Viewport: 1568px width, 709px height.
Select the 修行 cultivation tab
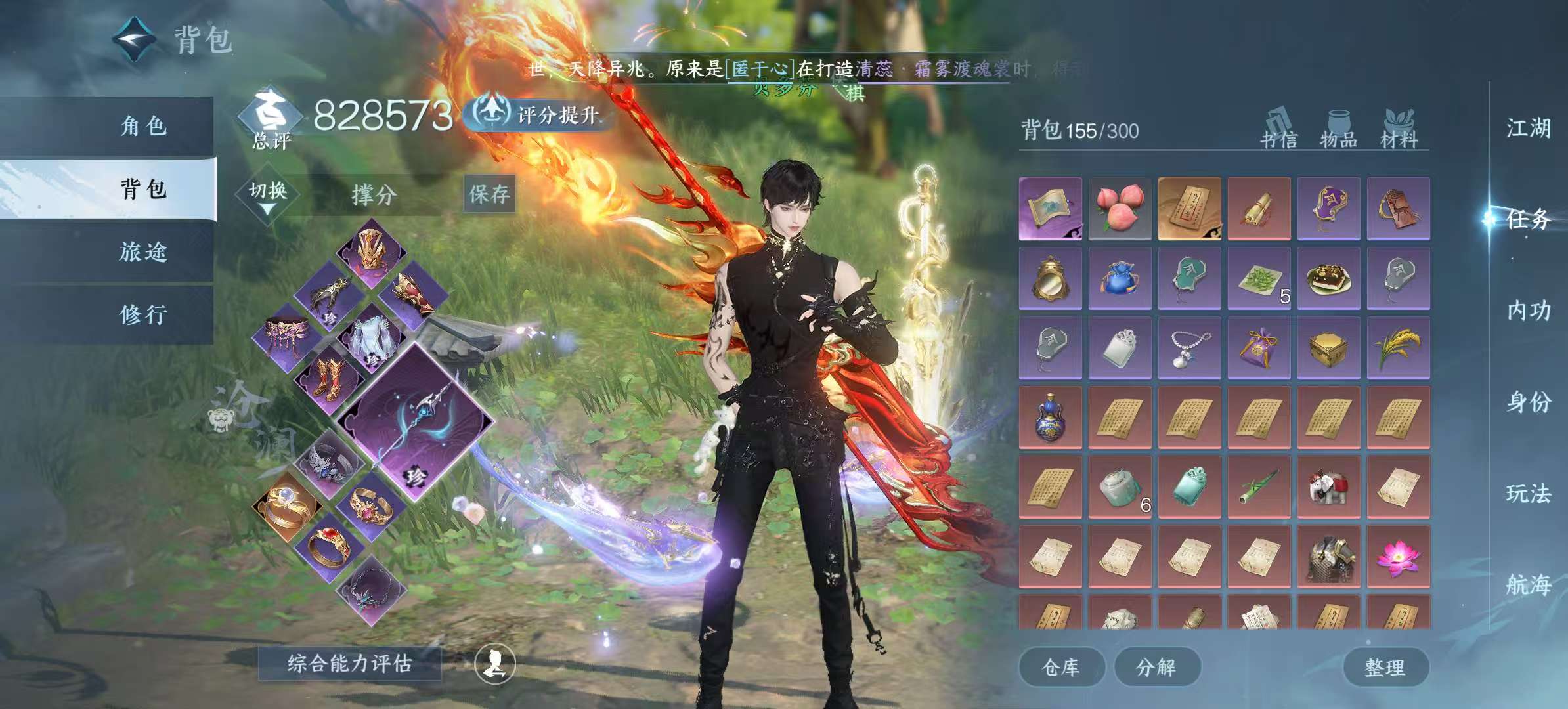(143, 314)
